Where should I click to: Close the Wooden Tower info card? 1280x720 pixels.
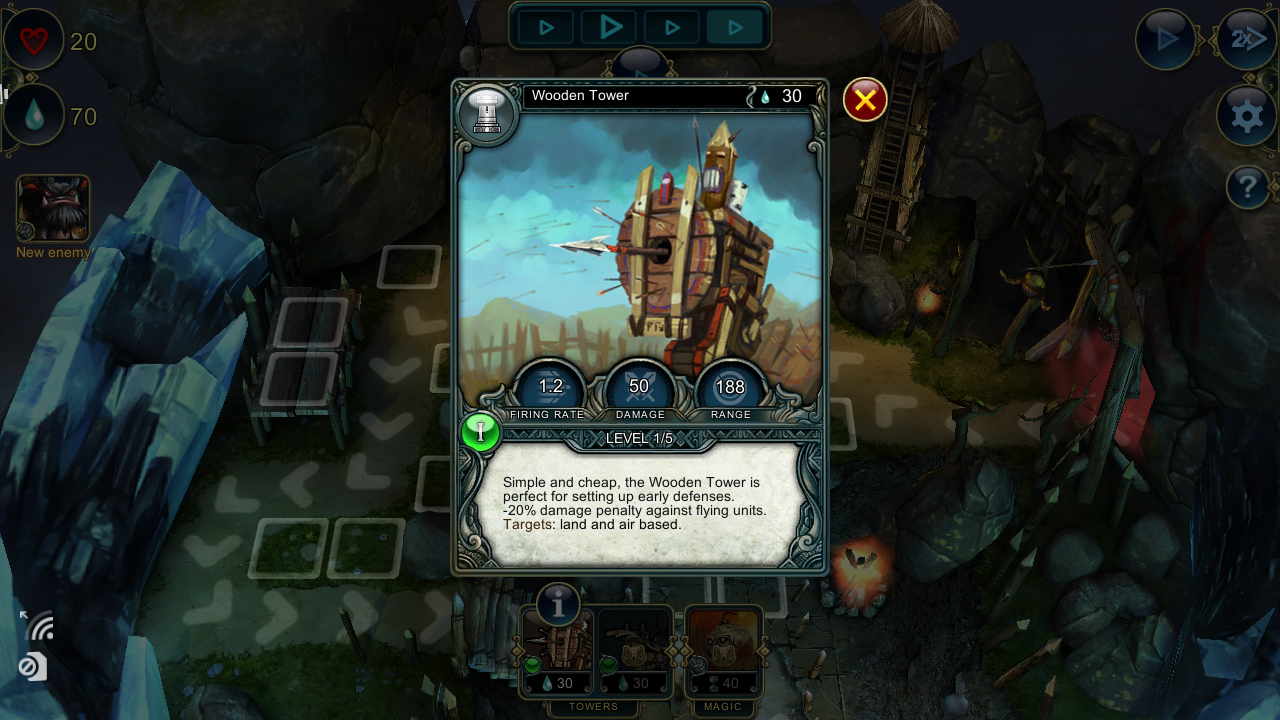pos(865,100)
